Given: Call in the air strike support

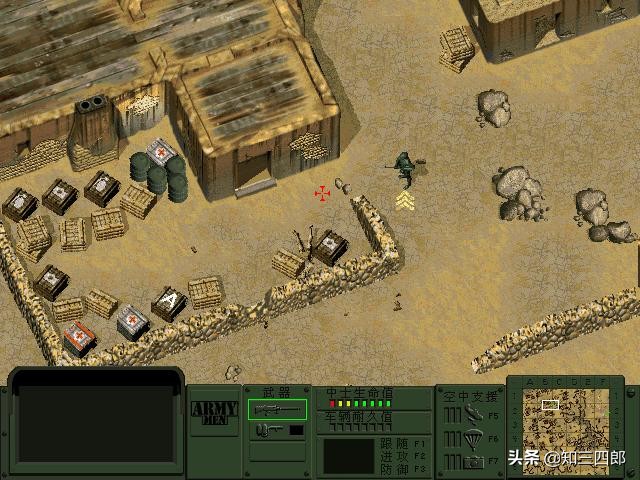Looking at the screenshot, I should [x=469, y=414].
